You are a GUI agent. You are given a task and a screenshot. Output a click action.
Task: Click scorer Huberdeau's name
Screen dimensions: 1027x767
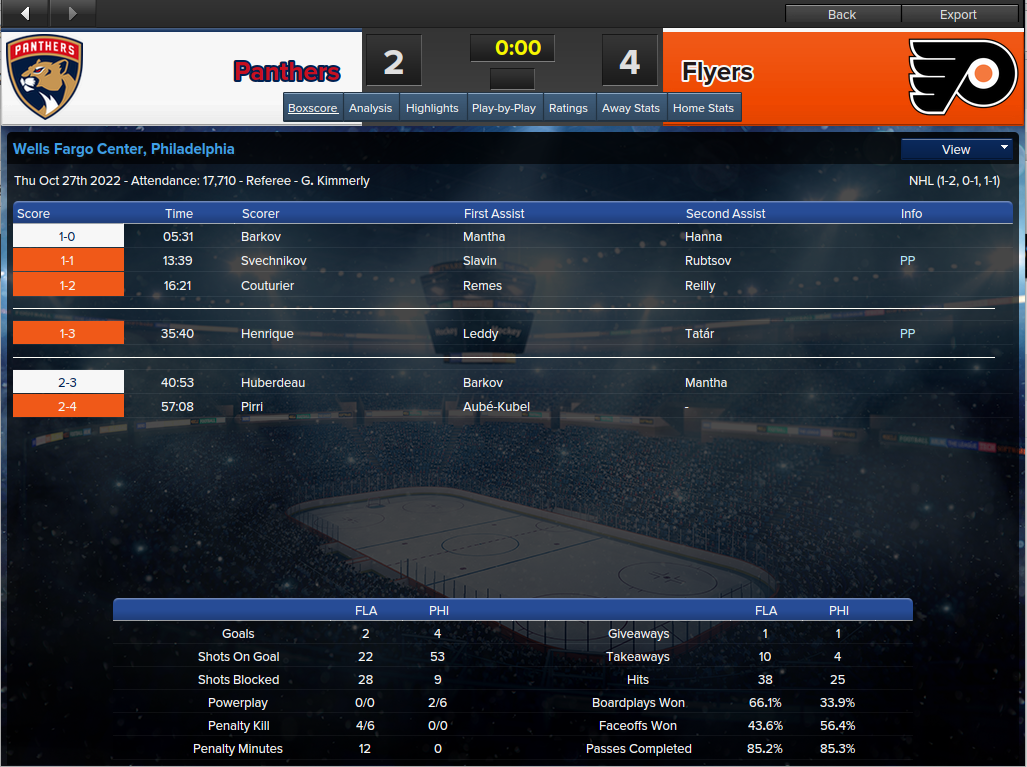[273, 382]
